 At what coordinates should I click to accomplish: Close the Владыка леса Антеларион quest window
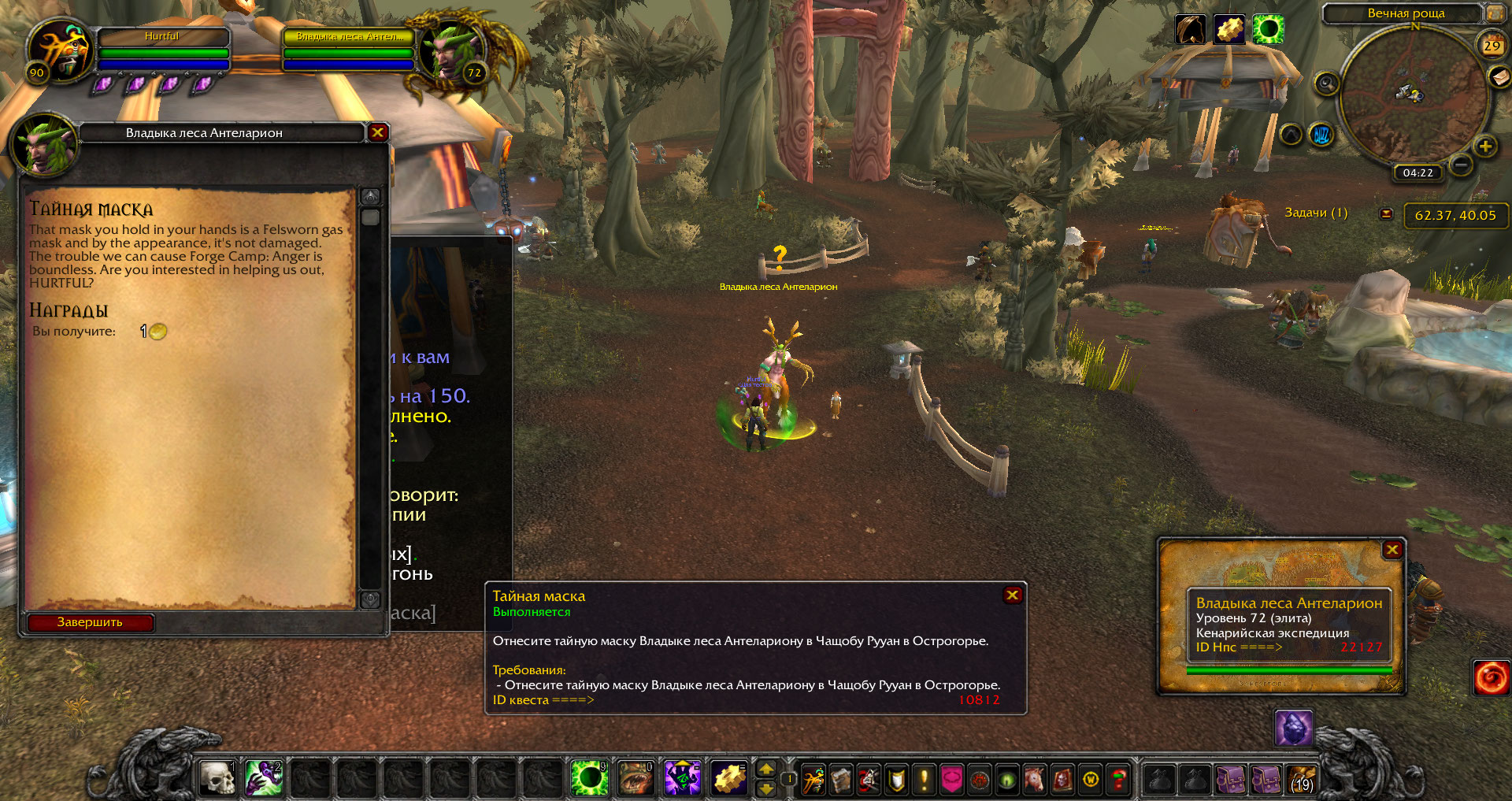point(377,132)
